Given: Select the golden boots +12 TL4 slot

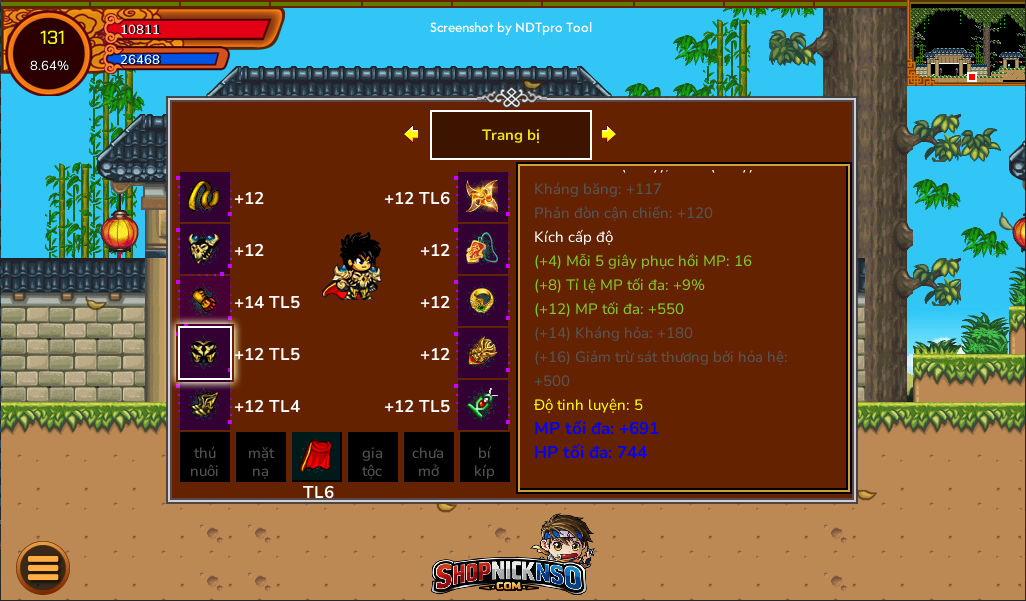Looking at the screenshot, I should [205, 405].
